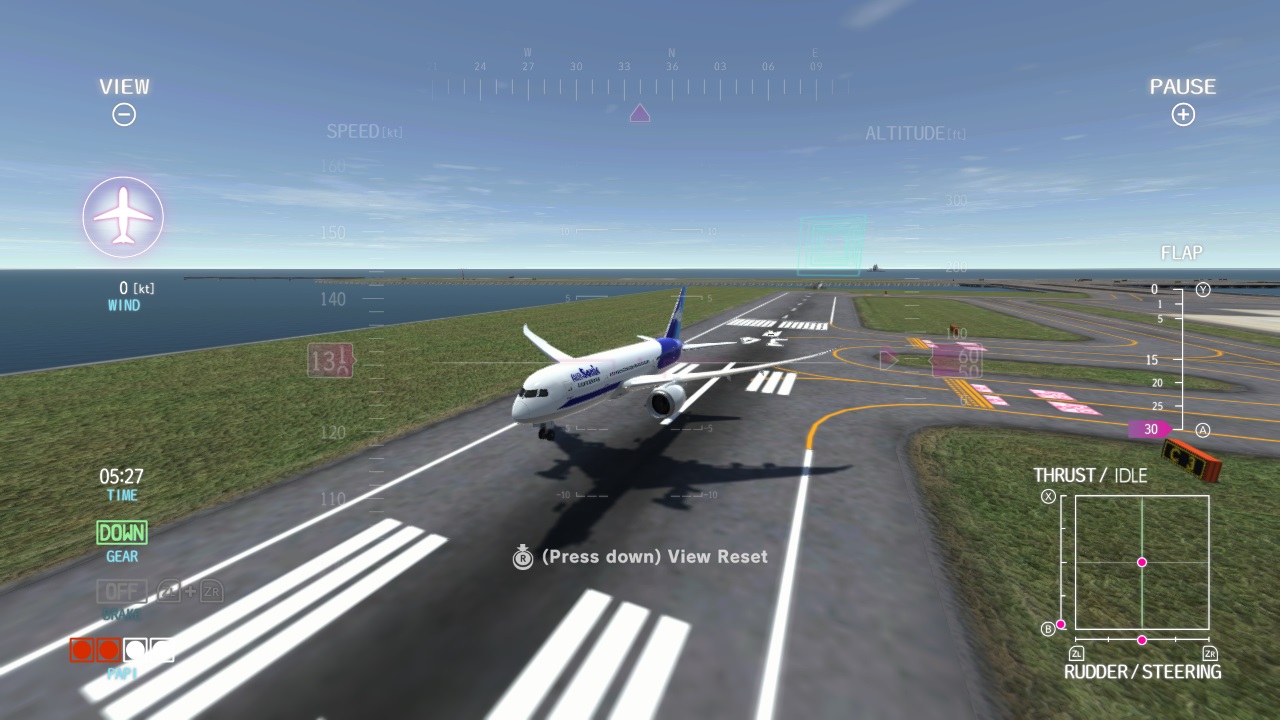The height and width of the screenshot is (720, 1280).
Task: Click the magenta heading arrow on the compass strip
Action: click(x=638, y=113)
